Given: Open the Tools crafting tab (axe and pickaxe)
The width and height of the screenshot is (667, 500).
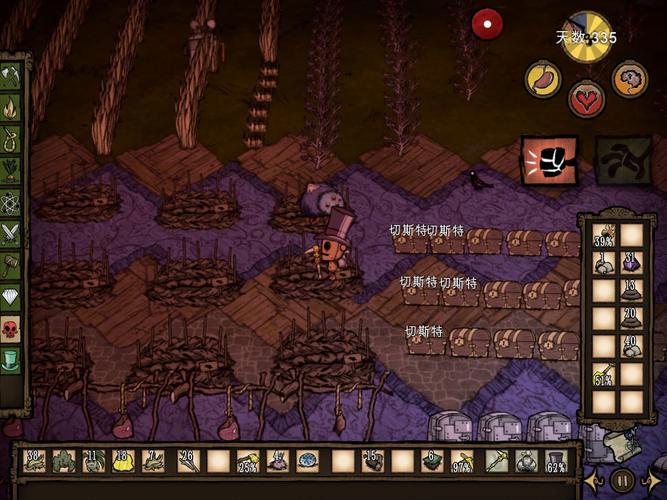Looking at the screenshot, I should click(11, 75).
